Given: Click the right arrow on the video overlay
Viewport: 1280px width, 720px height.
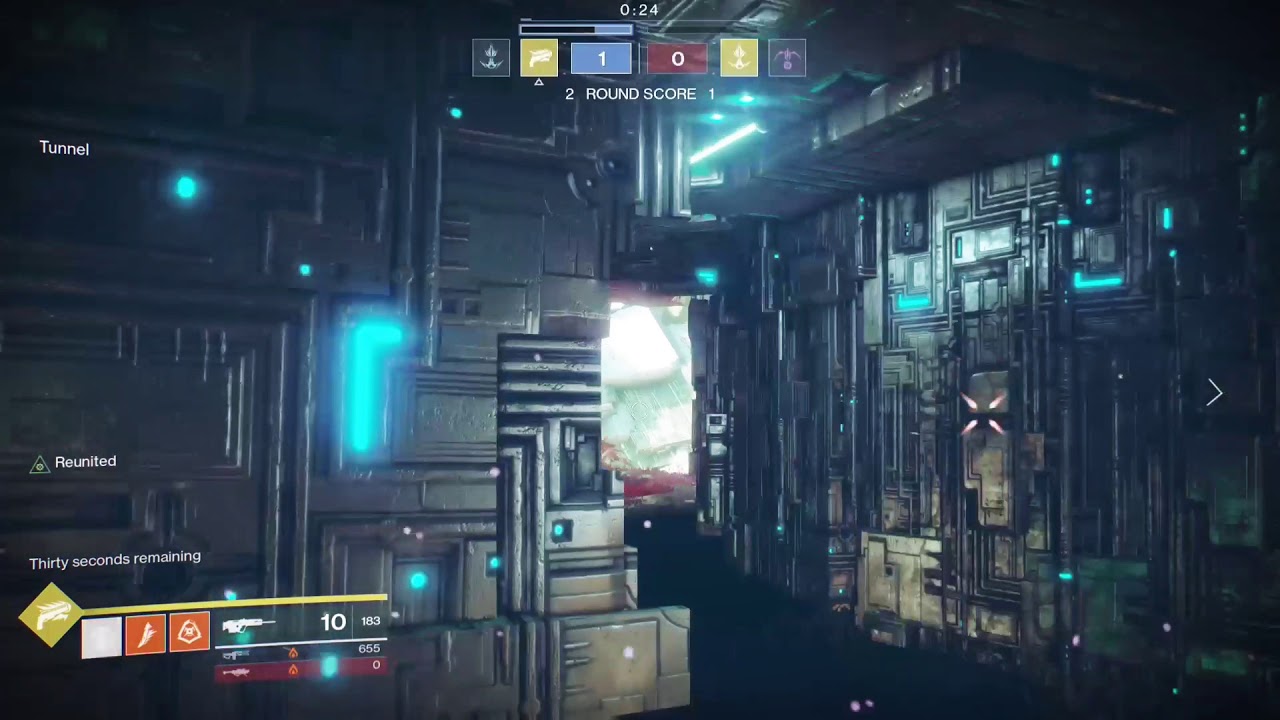Looking at the screenshot, I should point(1214,393).
